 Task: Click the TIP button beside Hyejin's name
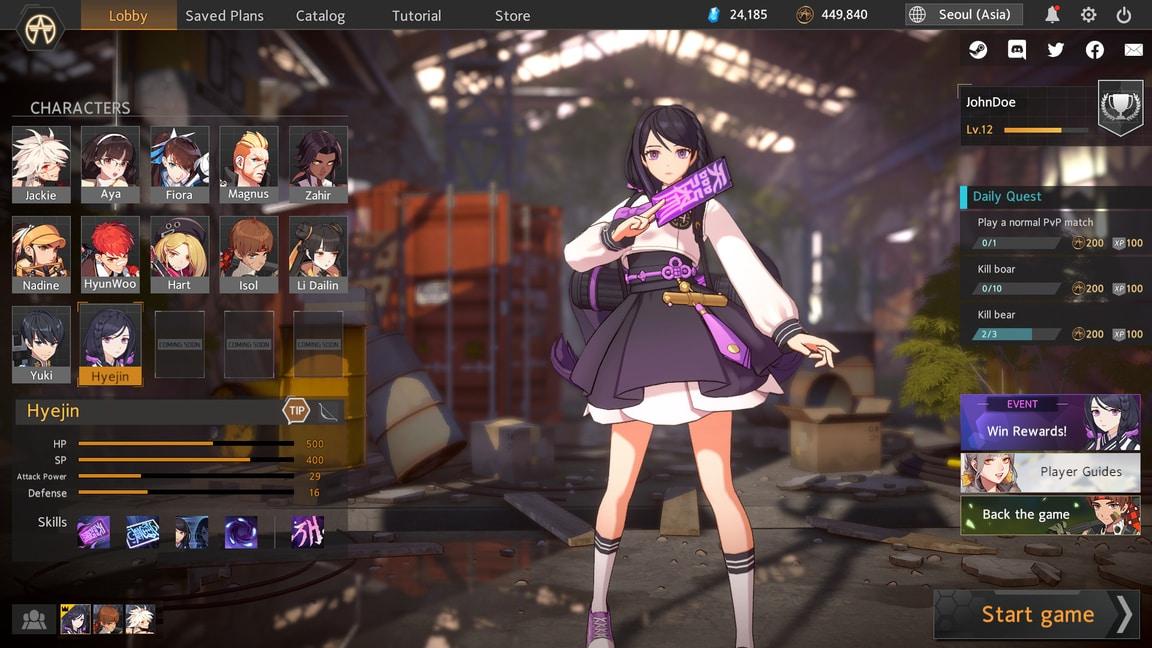click(x=297, y=410)
